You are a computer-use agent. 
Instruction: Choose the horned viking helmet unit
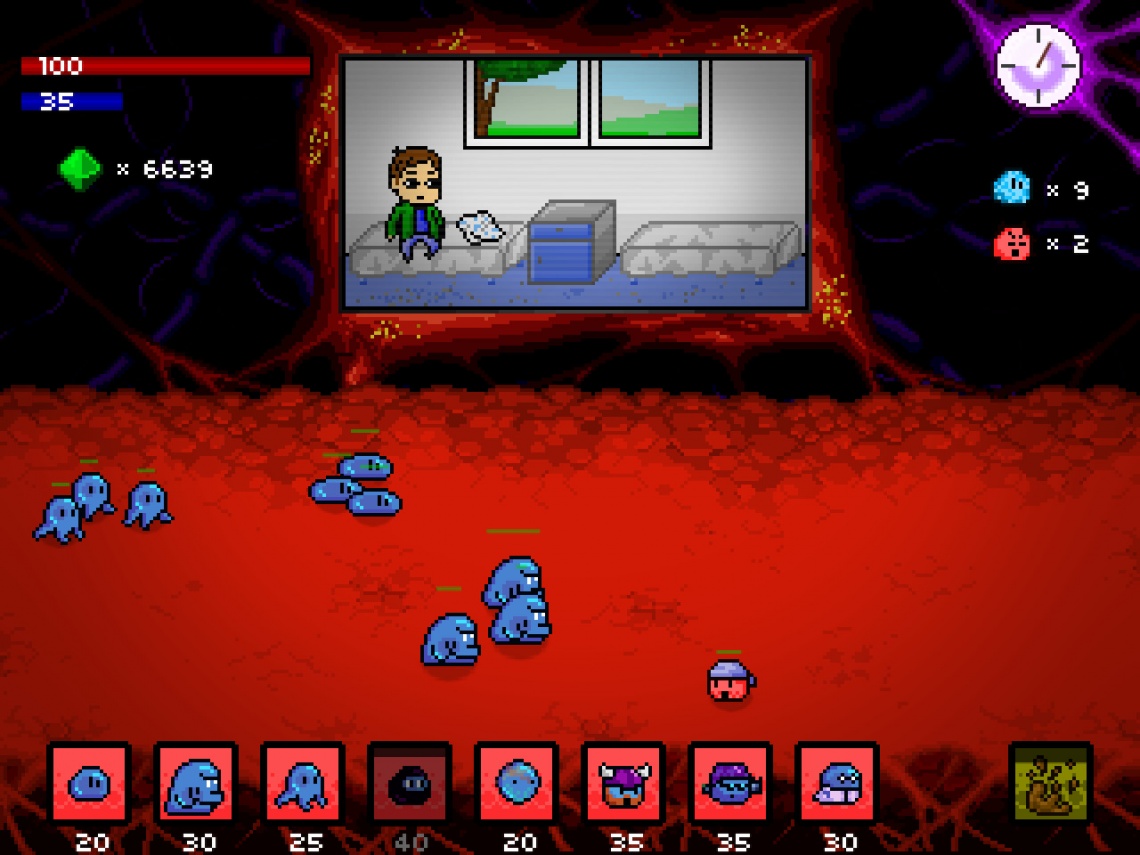pos(624,783)
